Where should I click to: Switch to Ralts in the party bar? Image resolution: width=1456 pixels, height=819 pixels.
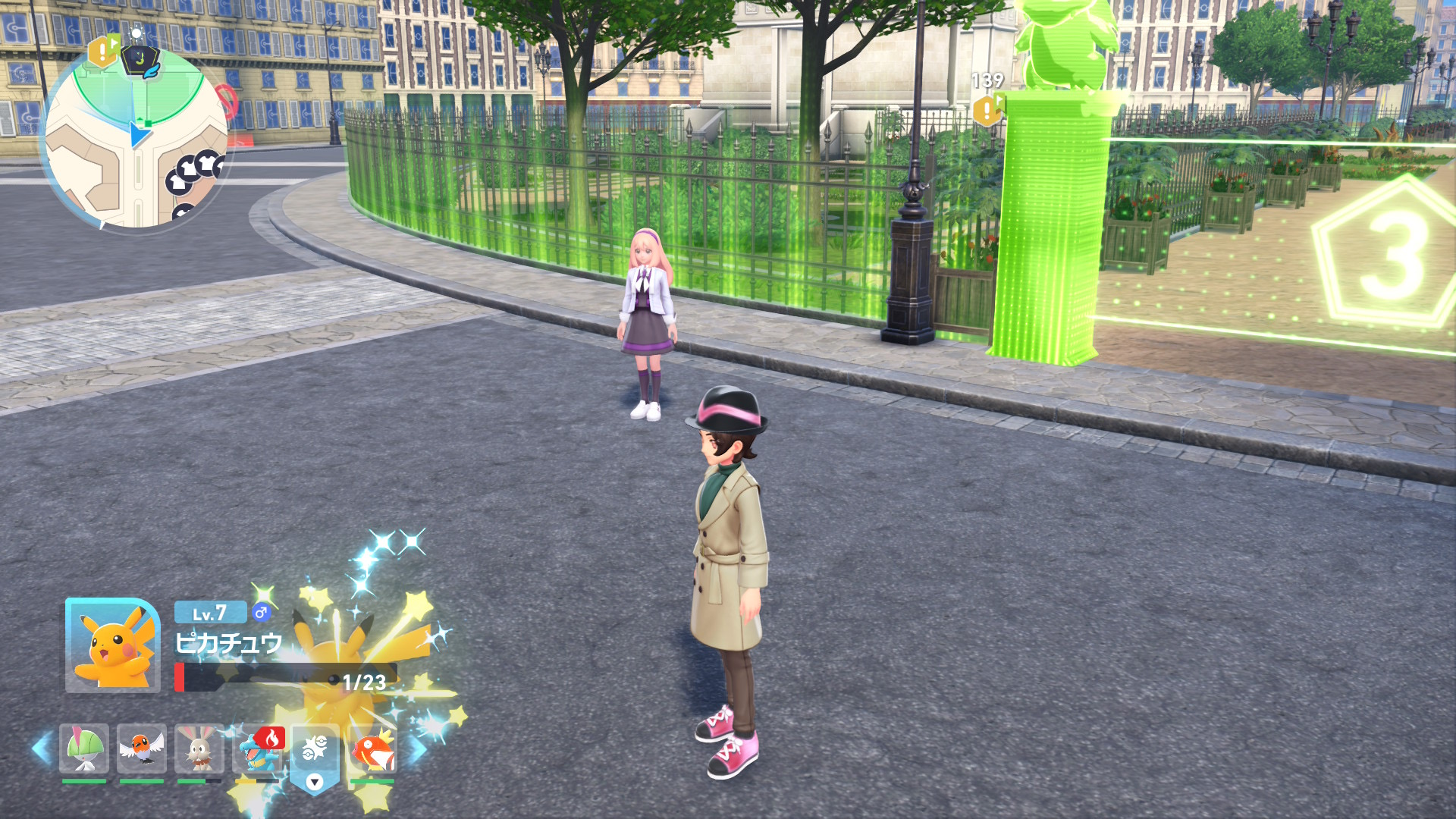pyautogui.click(x=84, y=748)
